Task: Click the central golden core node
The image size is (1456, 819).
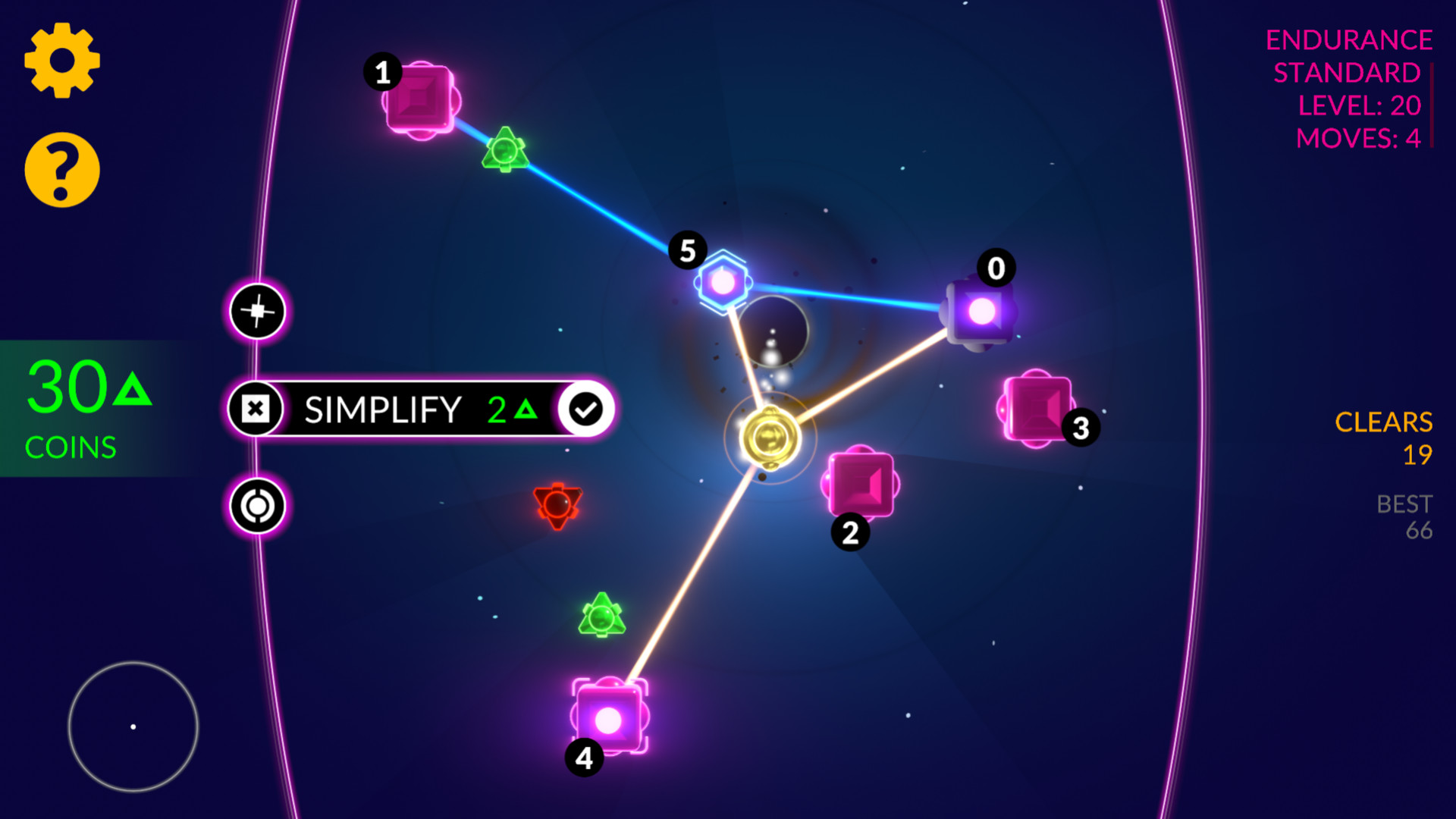Action: (x=771, y=435)
